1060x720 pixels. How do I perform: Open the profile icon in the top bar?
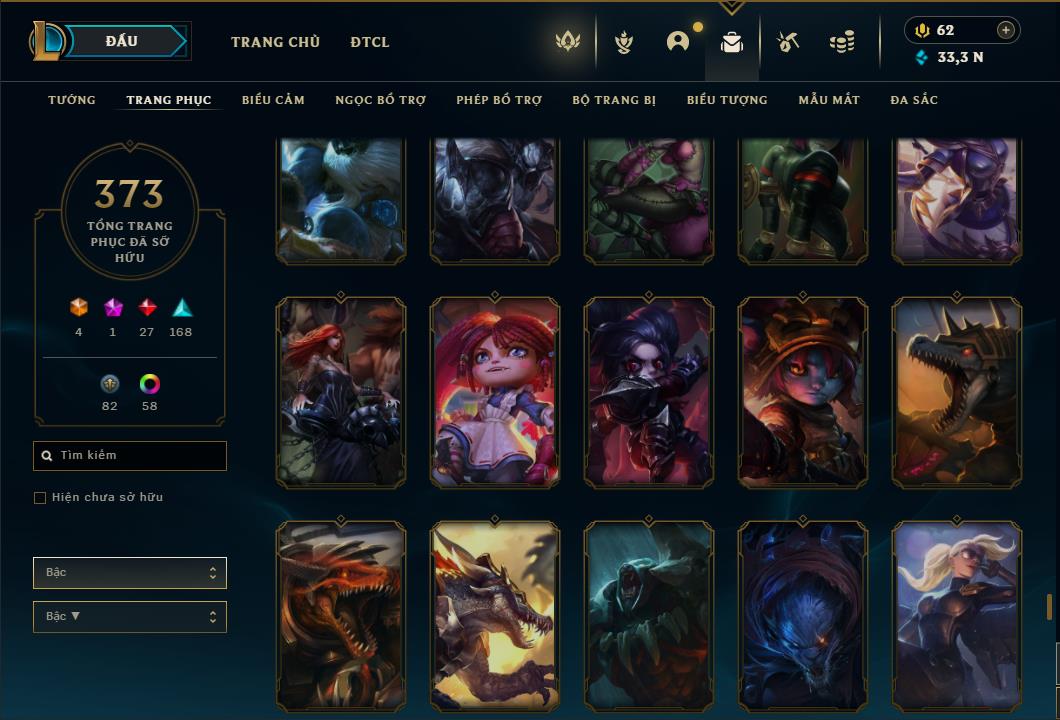[678, 42]
